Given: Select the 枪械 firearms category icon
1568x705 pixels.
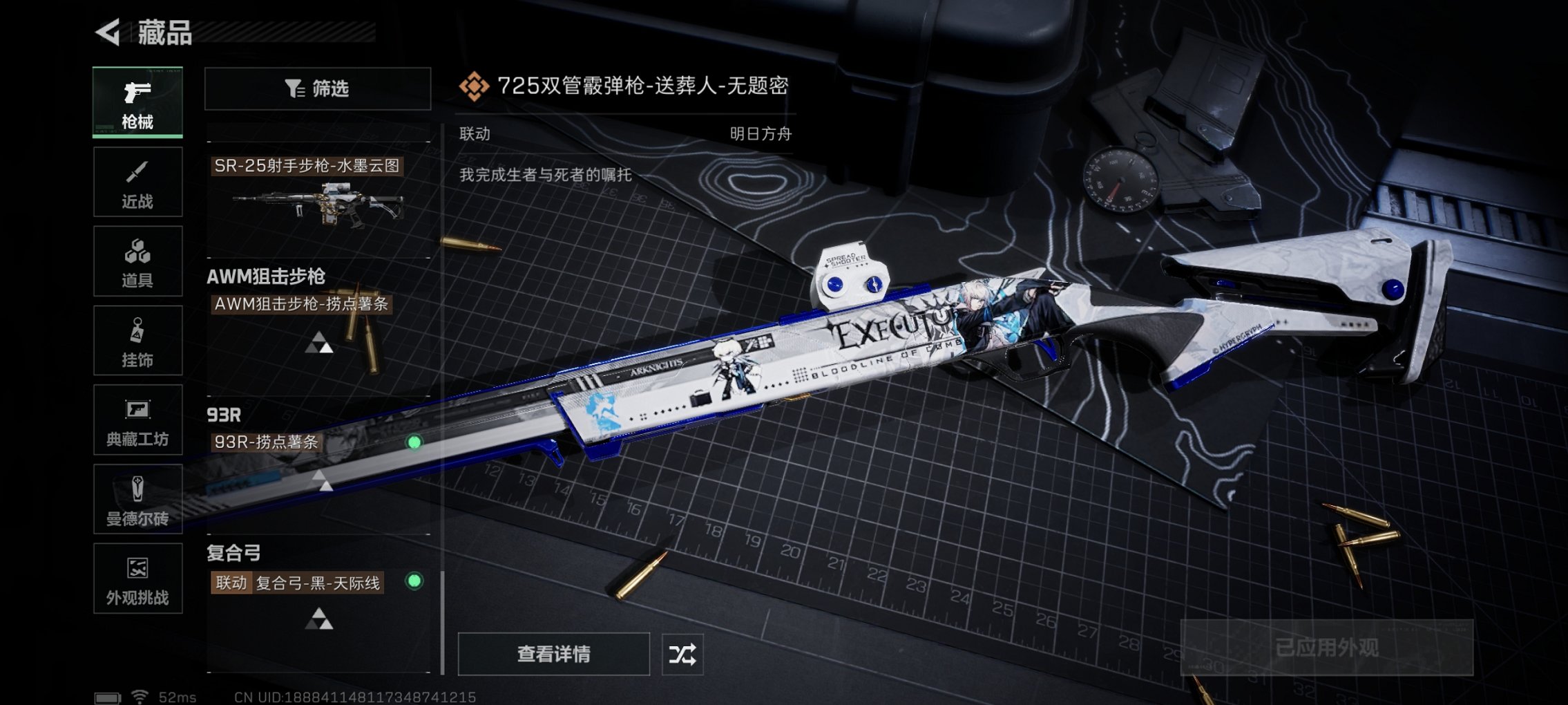Looking at the screenshot, I should 137,102.
